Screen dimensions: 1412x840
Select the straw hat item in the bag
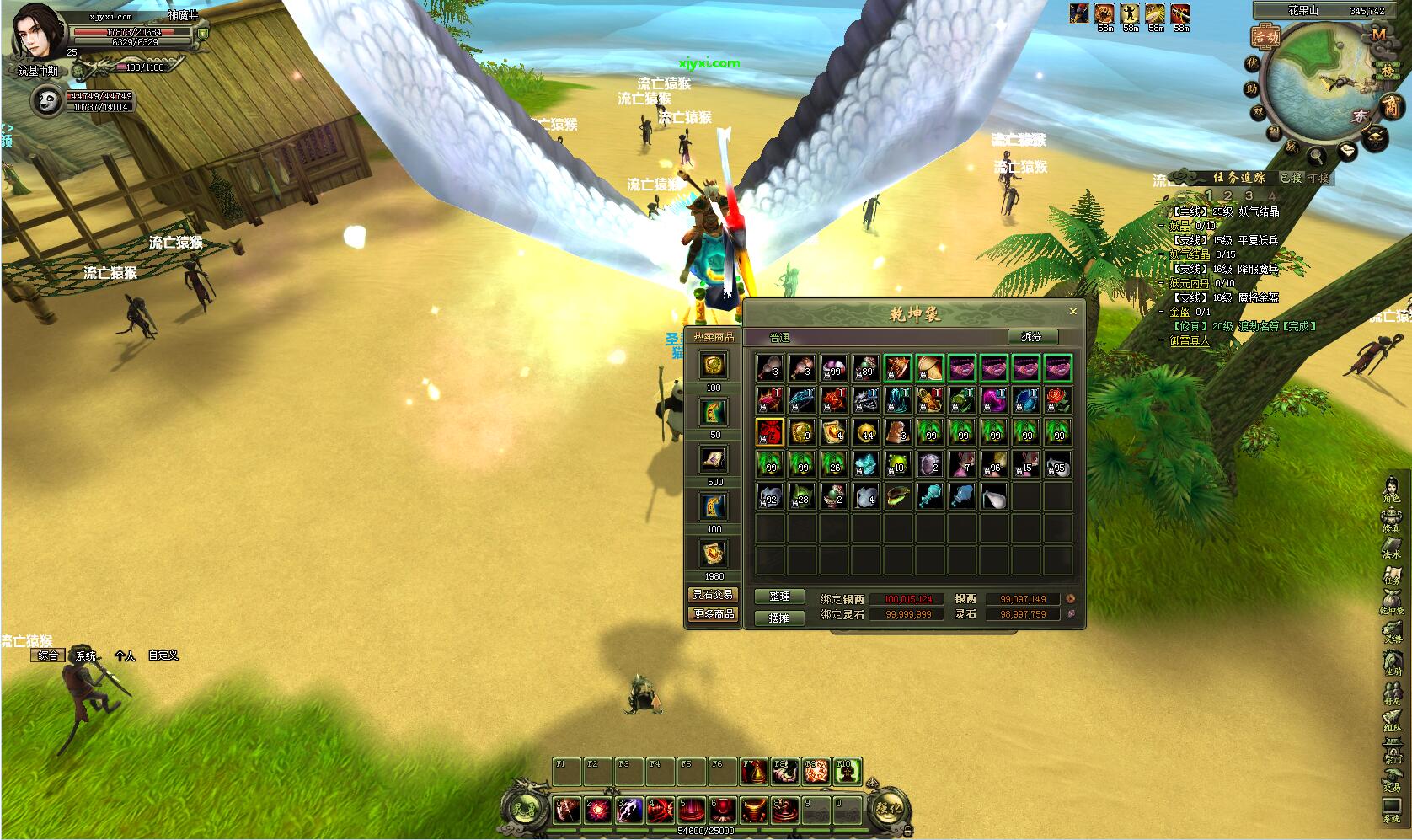929,368
